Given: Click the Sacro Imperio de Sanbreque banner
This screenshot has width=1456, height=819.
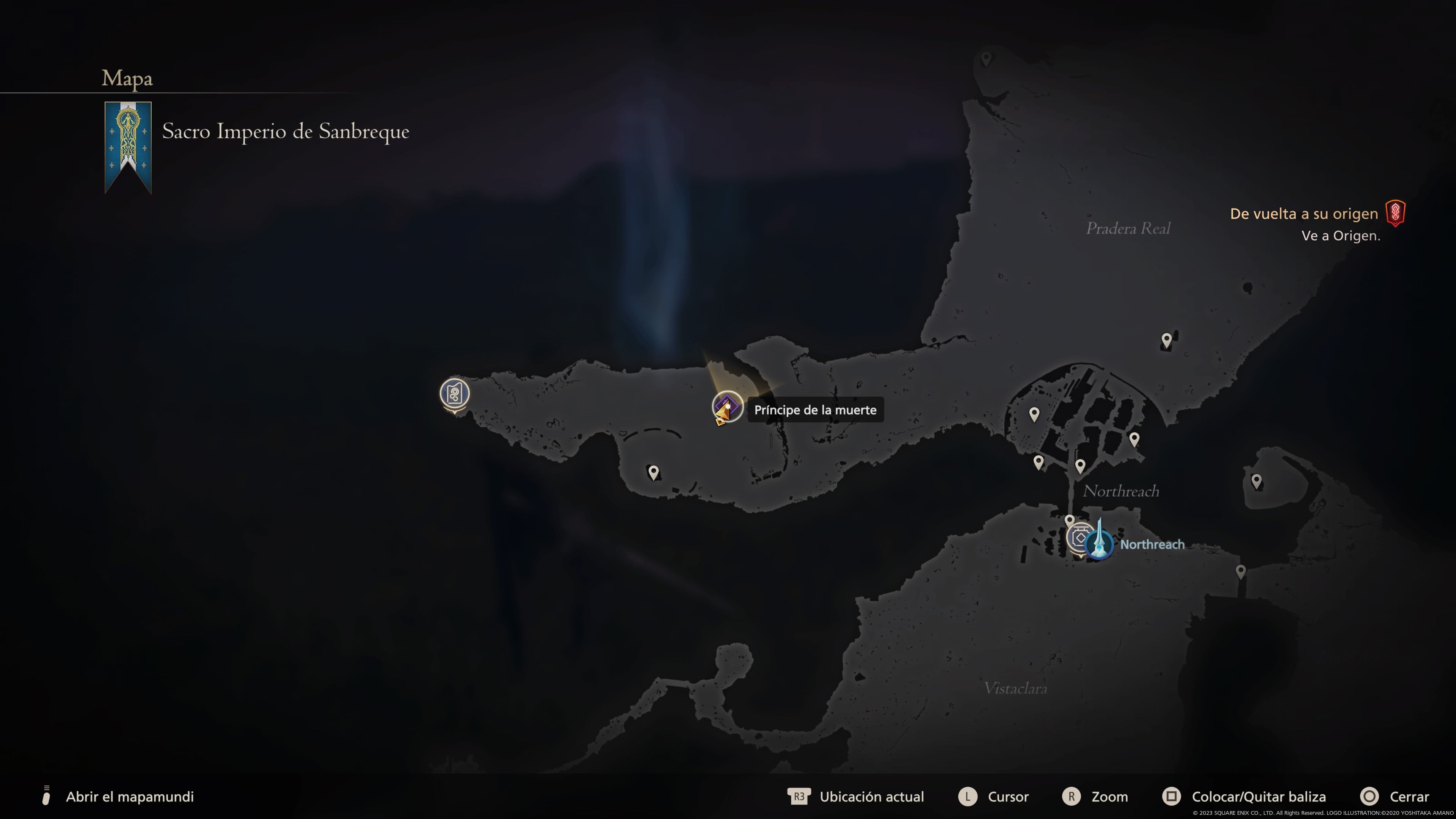Looking at the screenshot, I should tap(128, 146).
